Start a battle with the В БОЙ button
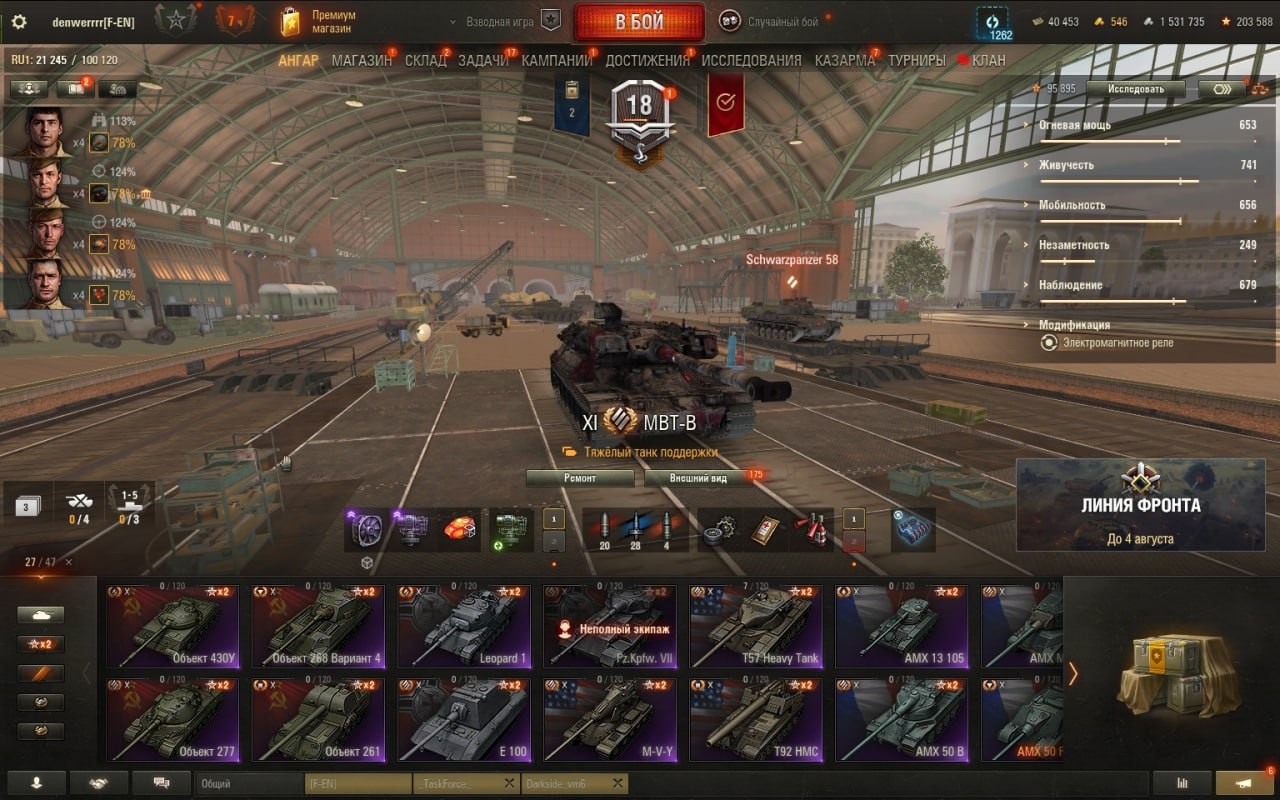Image resolution: width=1280 pixels, height=800 pixels. 638,22
